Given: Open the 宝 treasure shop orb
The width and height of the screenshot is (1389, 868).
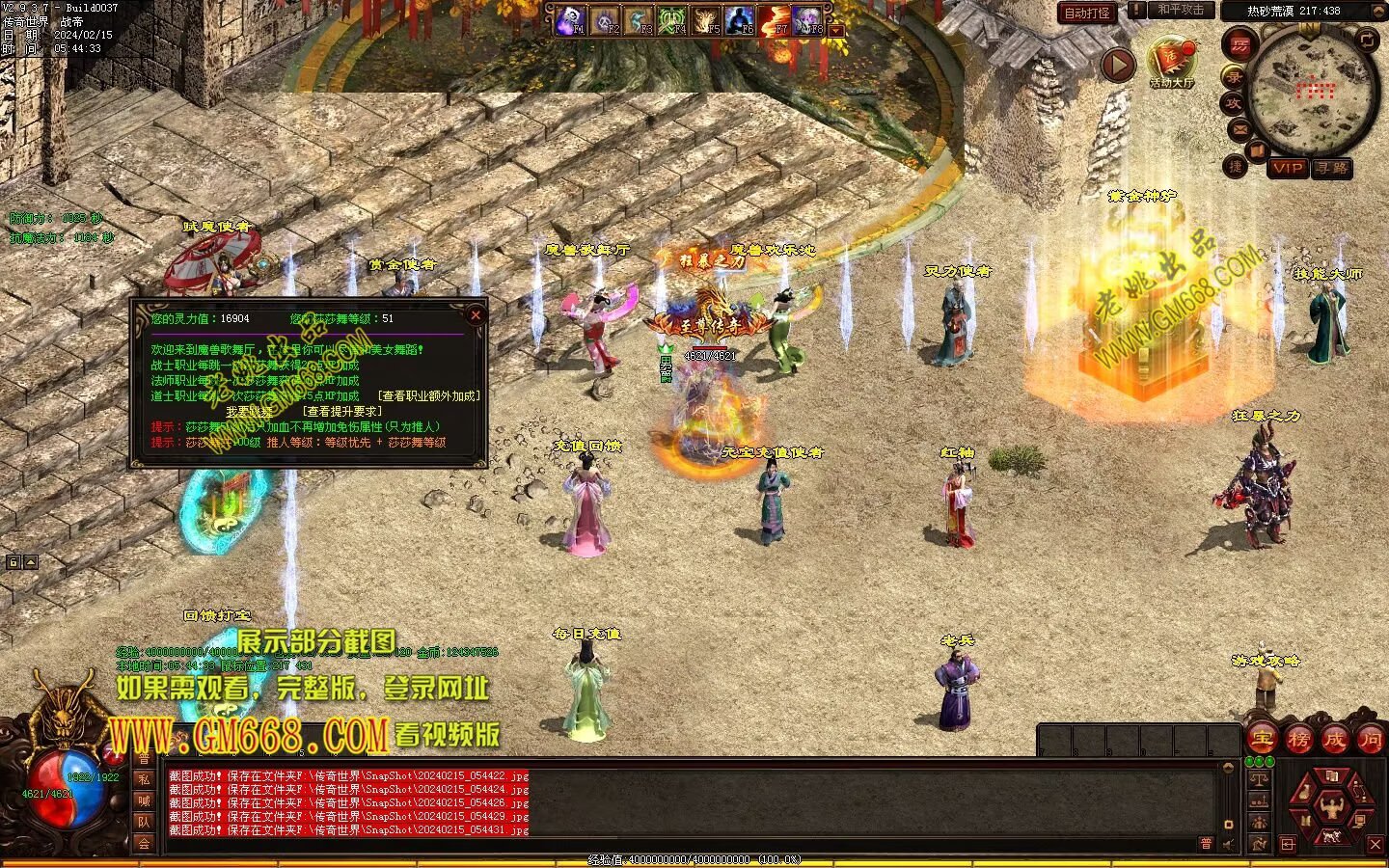Looking at the screenshot, I should [x=1263, y=740].
